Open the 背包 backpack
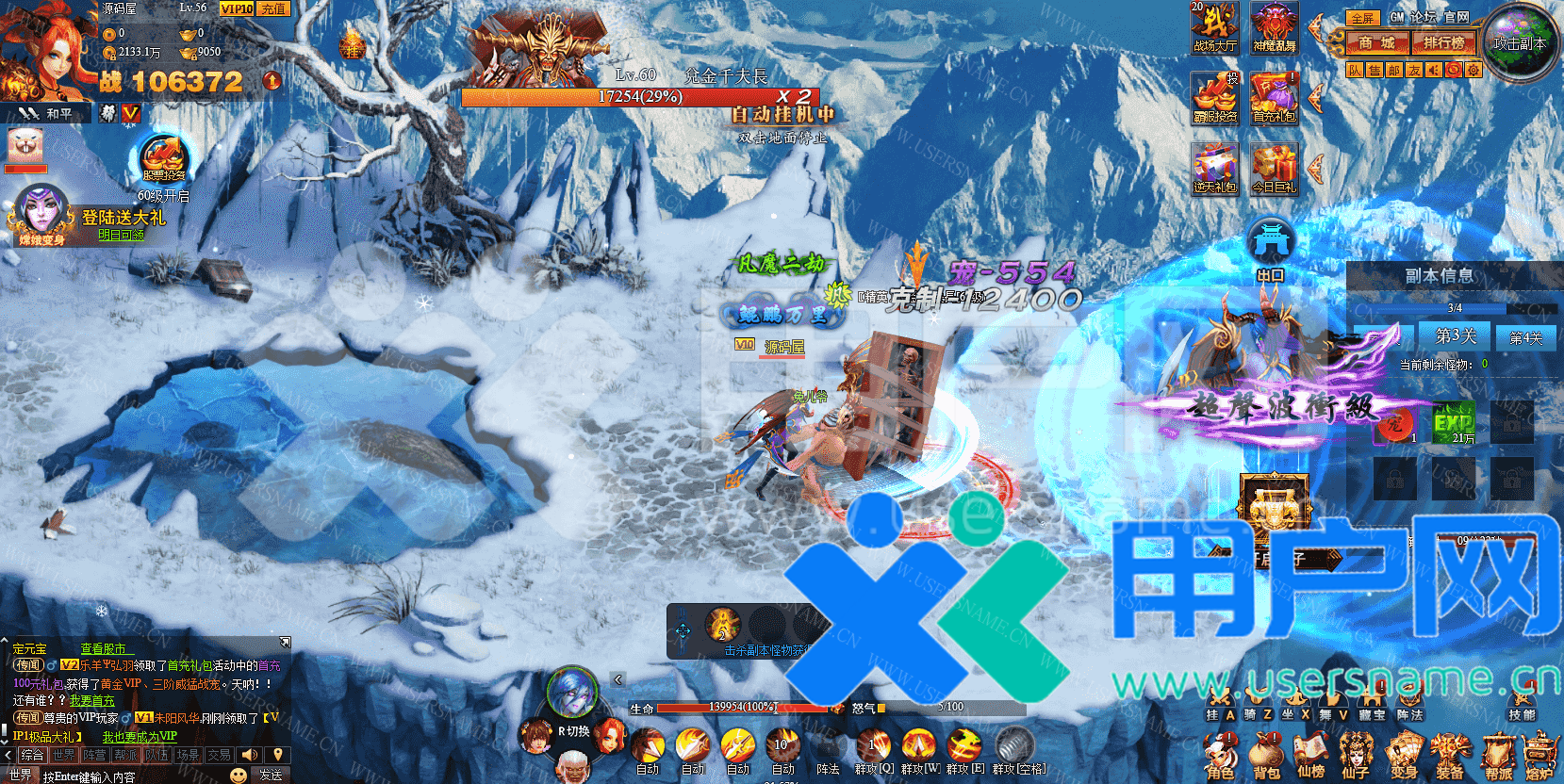Image resolution: width=1564 pixels, height=784 pixels. [x=1266, y=757]
